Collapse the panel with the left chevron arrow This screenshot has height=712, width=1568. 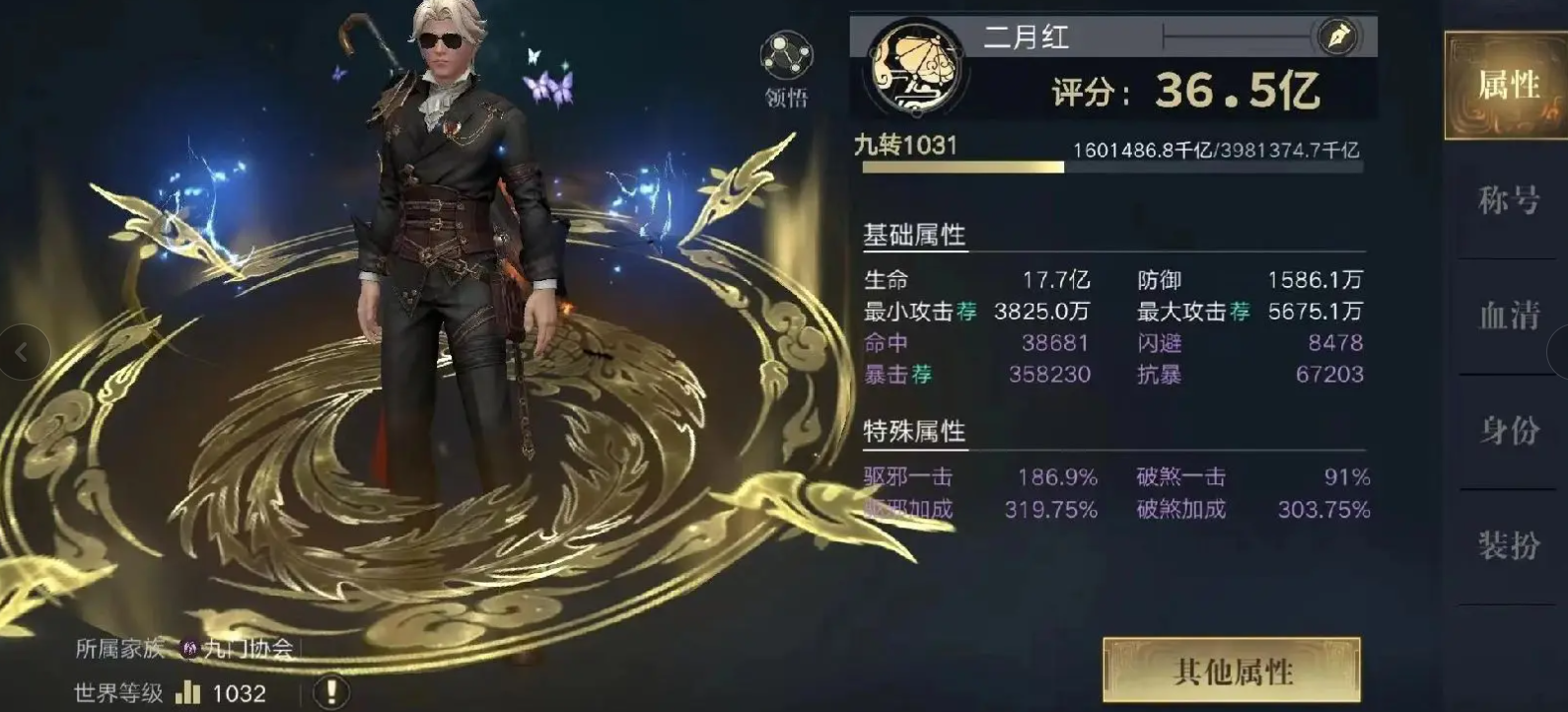22,351
